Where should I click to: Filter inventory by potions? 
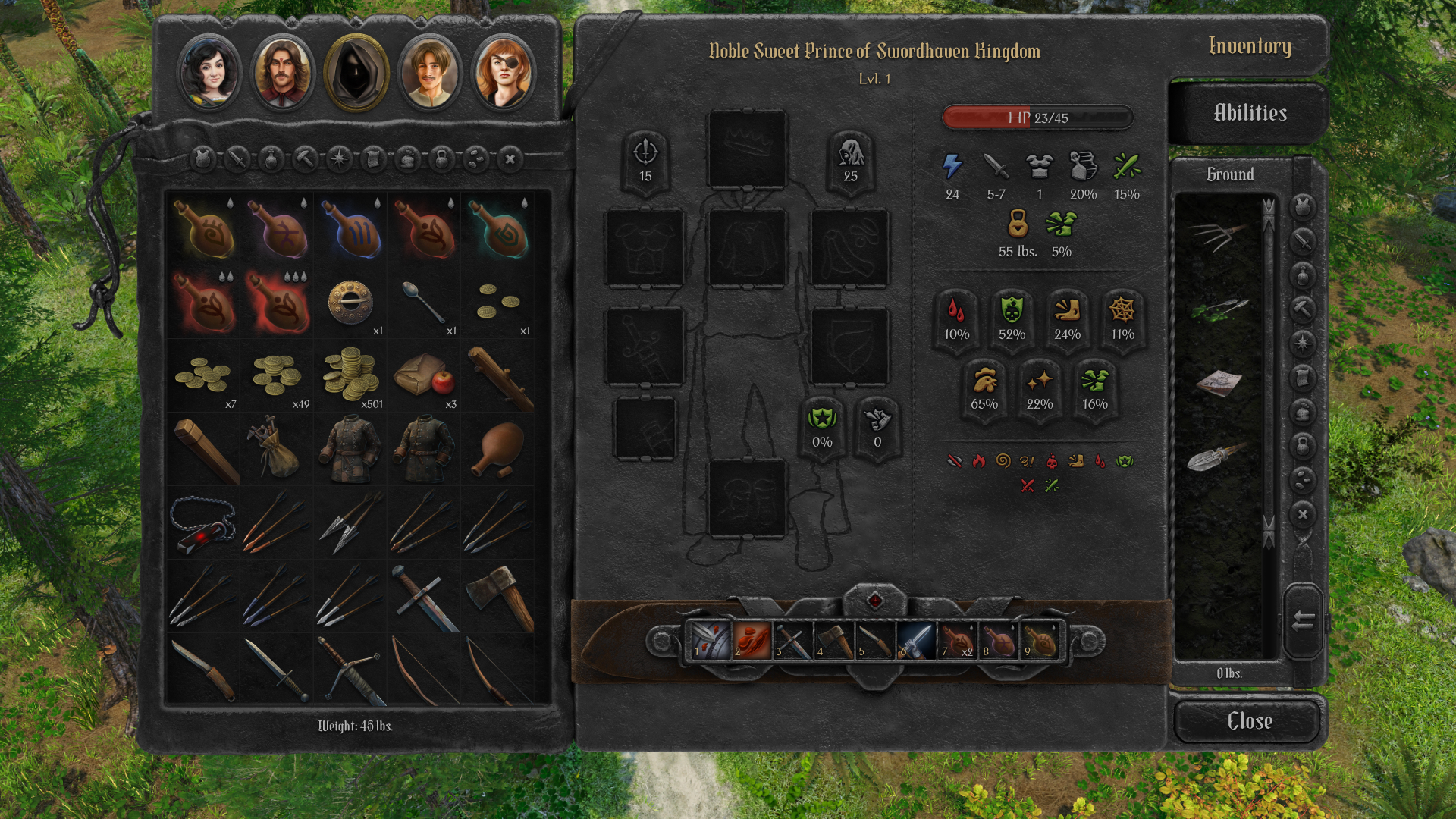(x=271, y=160)
